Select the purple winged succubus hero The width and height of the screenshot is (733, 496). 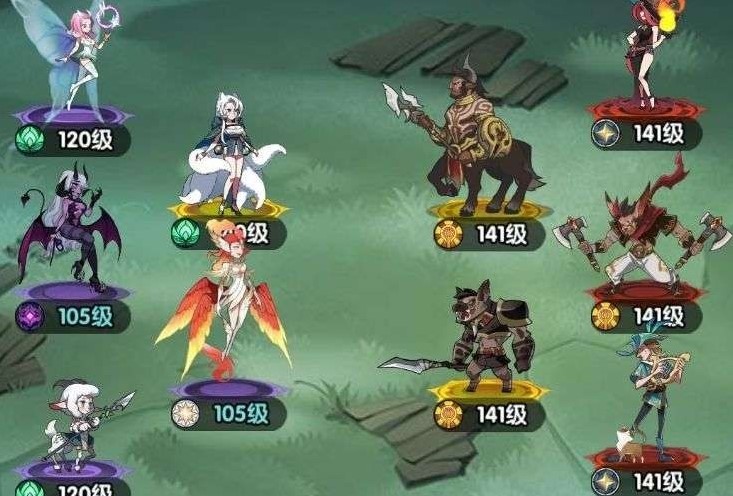point(72,228)
